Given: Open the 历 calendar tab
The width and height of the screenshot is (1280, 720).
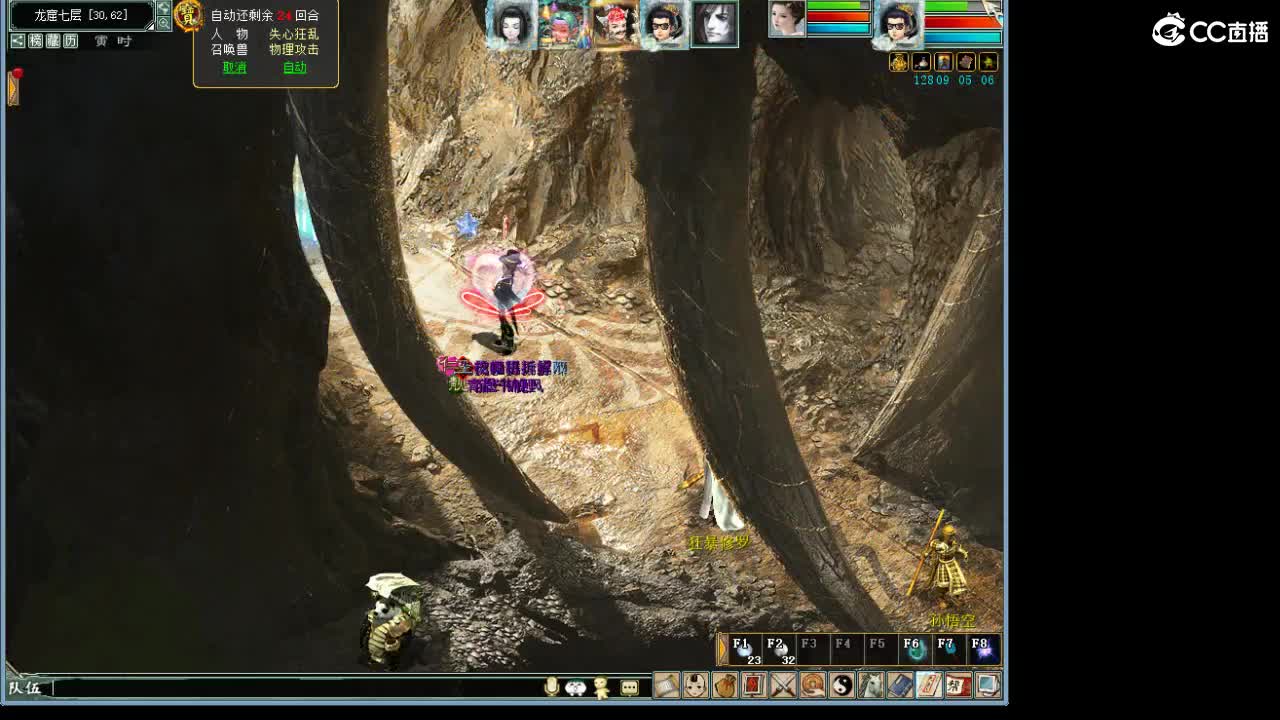Looking at the screenshot, I should [x=69, y=41].
